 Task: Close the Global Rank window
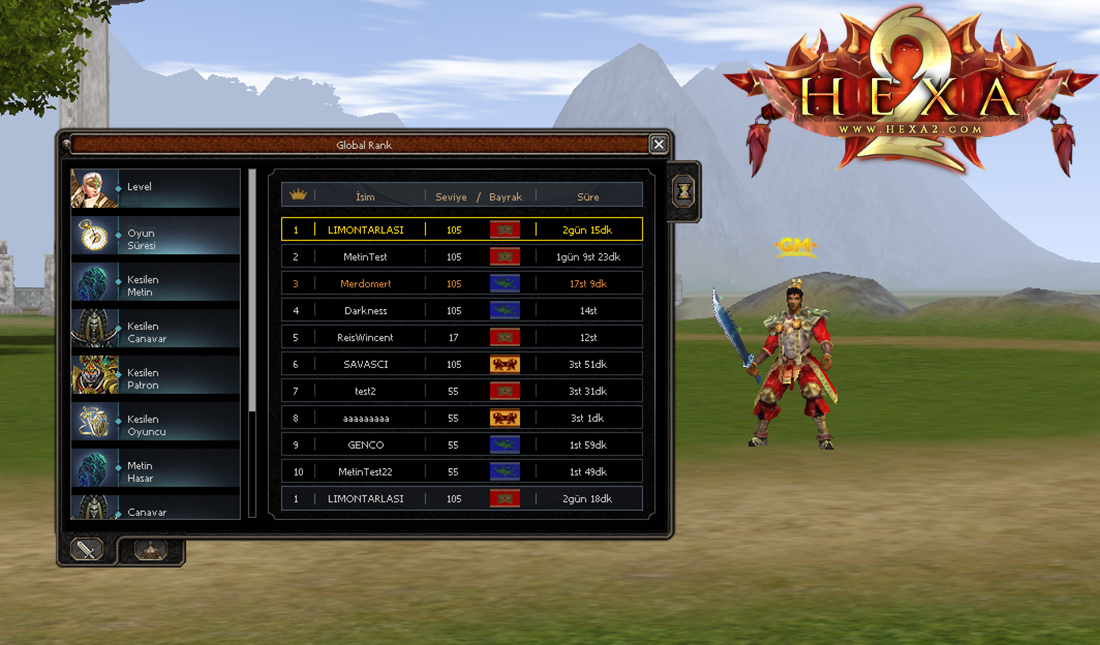click(x=658, y=145)
